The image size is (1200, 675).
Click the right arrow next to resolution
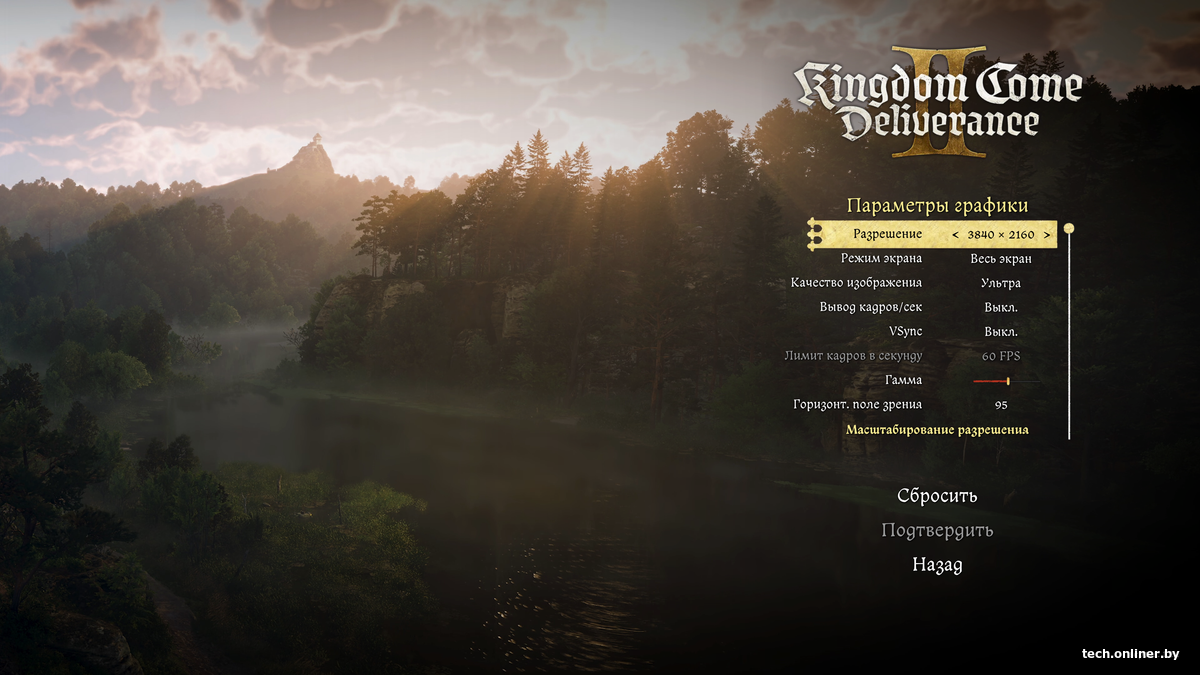tap(1047, 235)
